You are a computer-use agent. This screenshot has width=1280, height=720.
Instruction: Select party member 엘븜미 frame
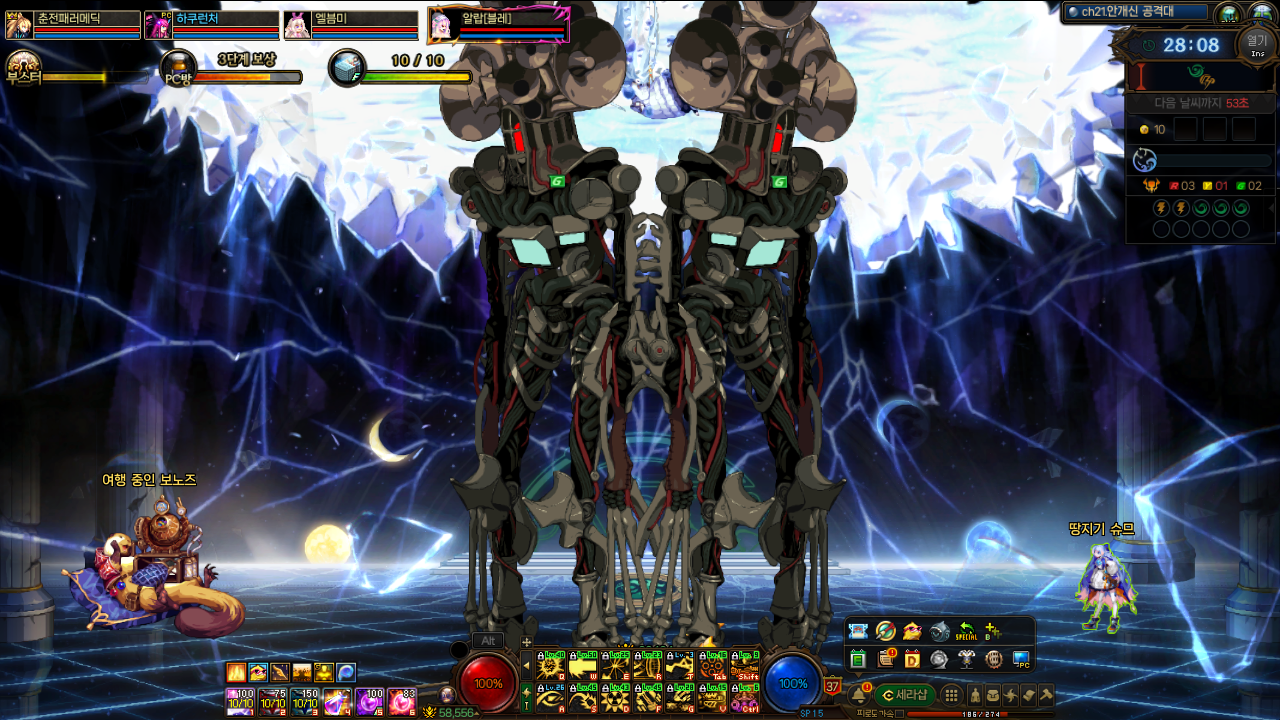point(351,24)
